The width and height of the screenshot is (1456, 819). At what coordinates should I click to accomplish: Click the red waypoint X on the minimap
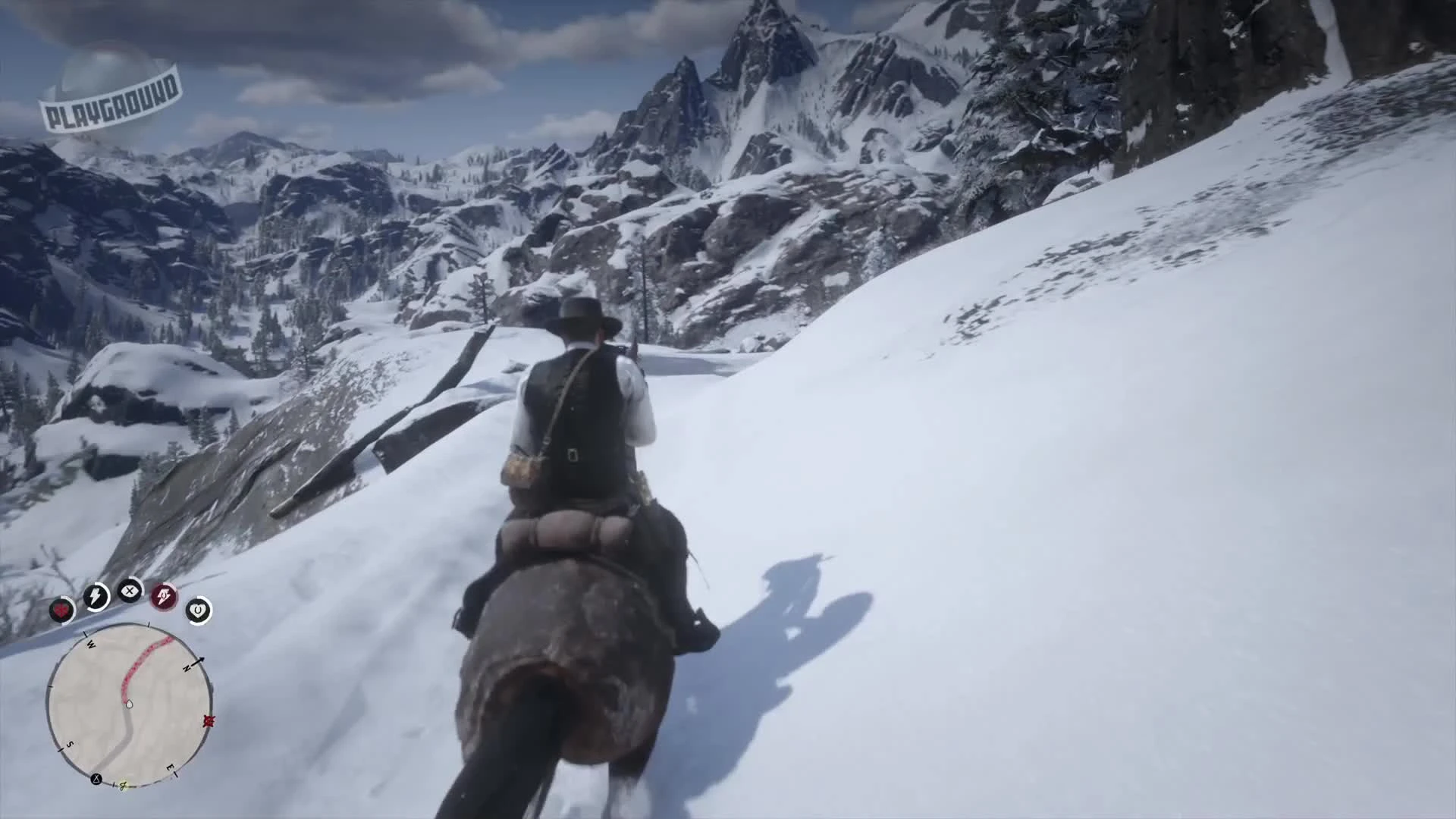pos(209,721)
